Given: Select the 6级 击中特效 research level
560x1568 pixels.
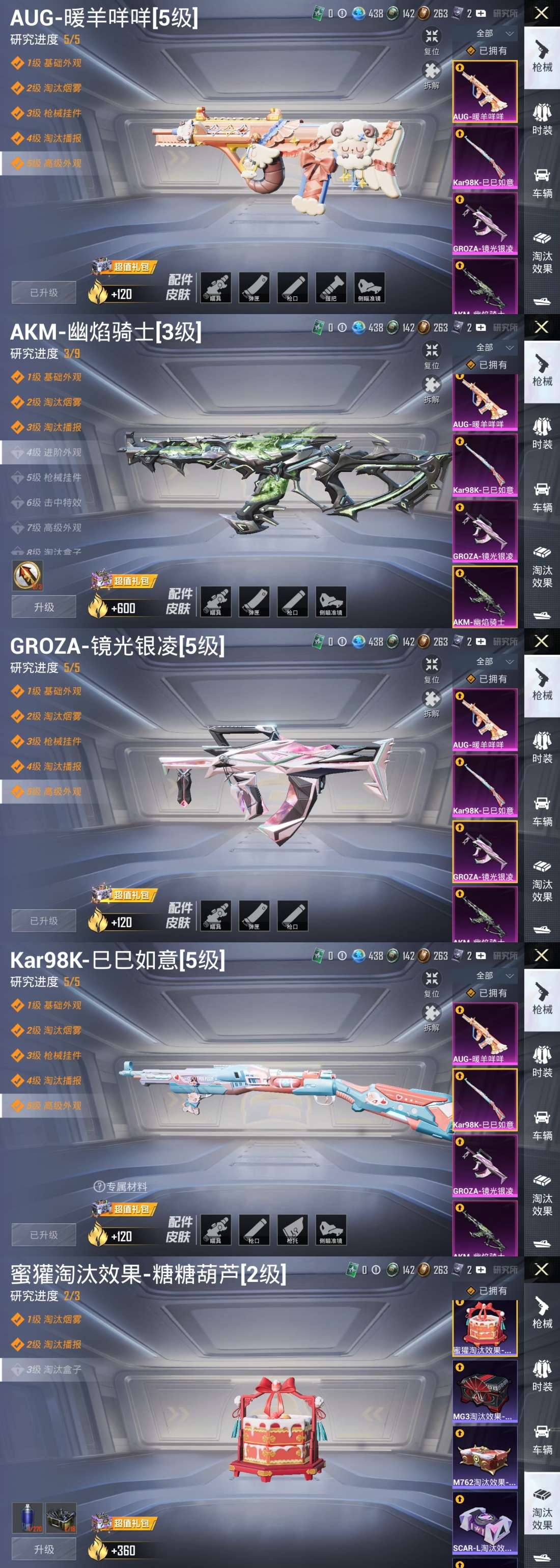Looking at the screenshot, I should (x=53, y=503).
